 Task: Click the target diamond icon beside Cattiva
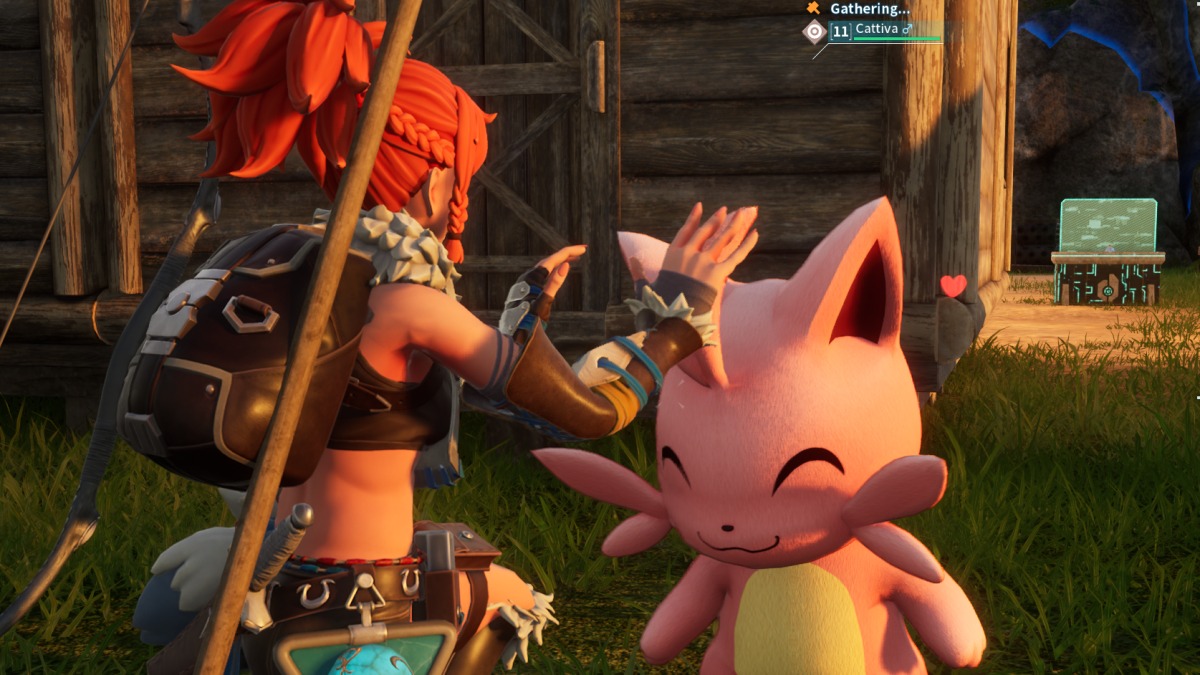pos(815,32)
